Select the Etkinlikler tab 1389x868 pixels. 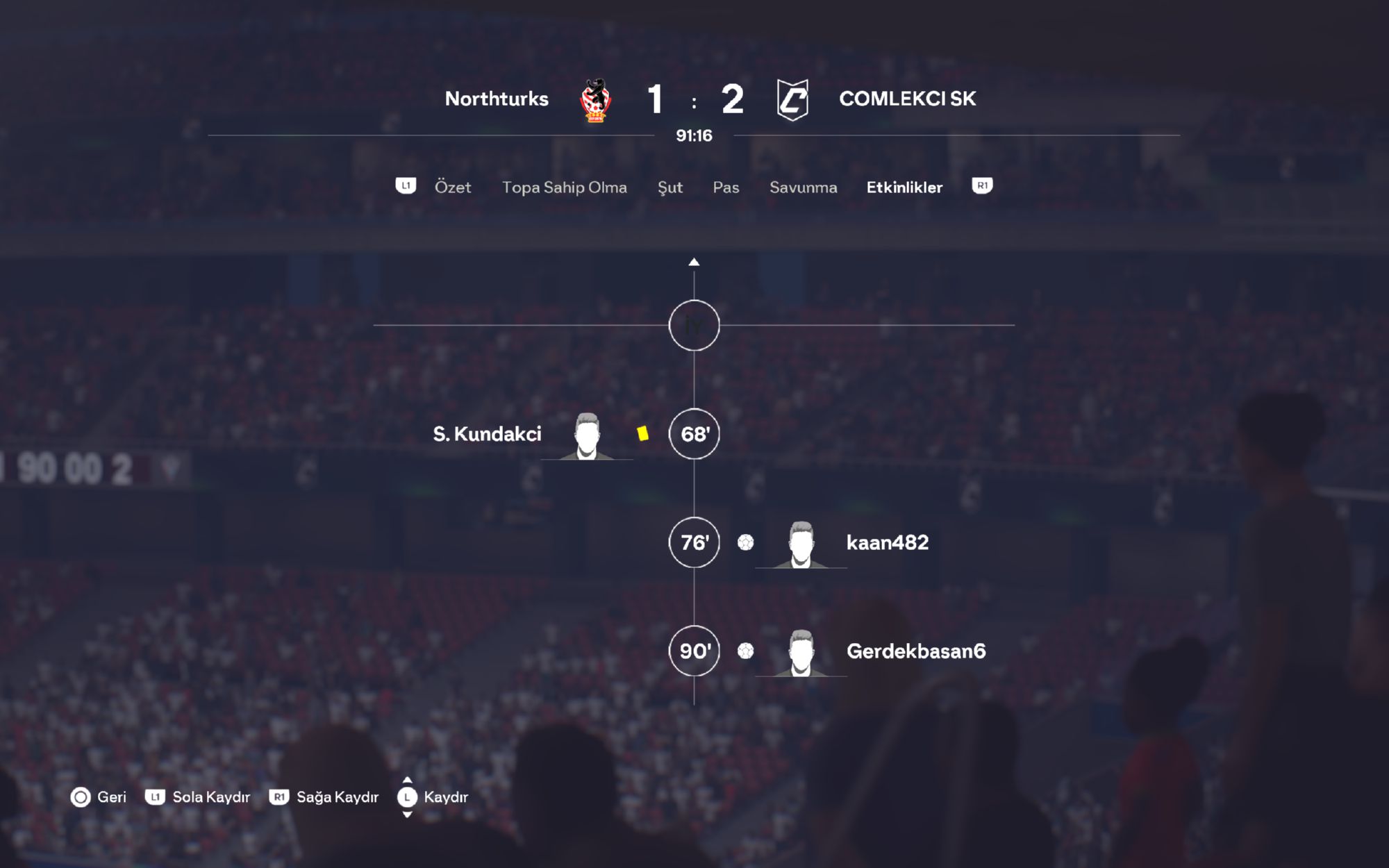tap(904, 187)
